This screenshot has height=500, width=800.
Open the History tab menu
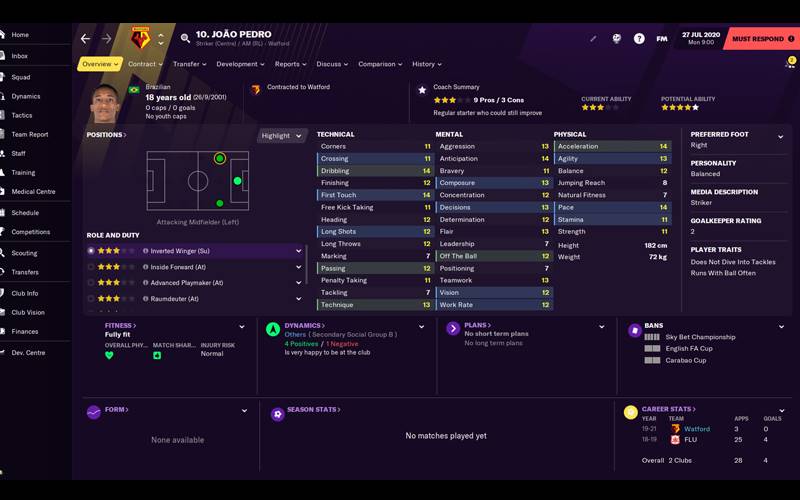click(427, 64)
